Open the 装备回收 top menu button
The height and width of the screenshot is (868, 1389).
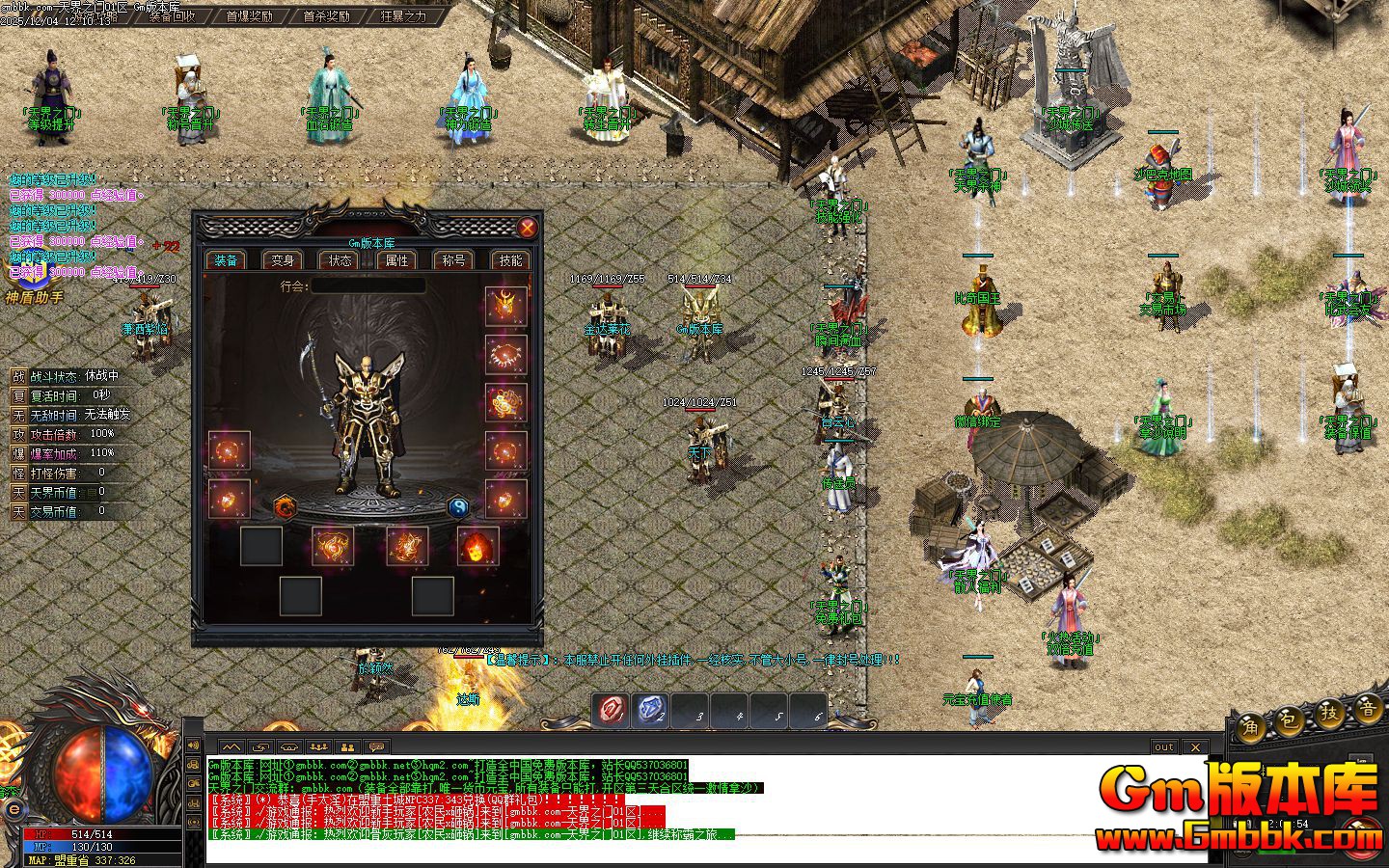point(173,16)
